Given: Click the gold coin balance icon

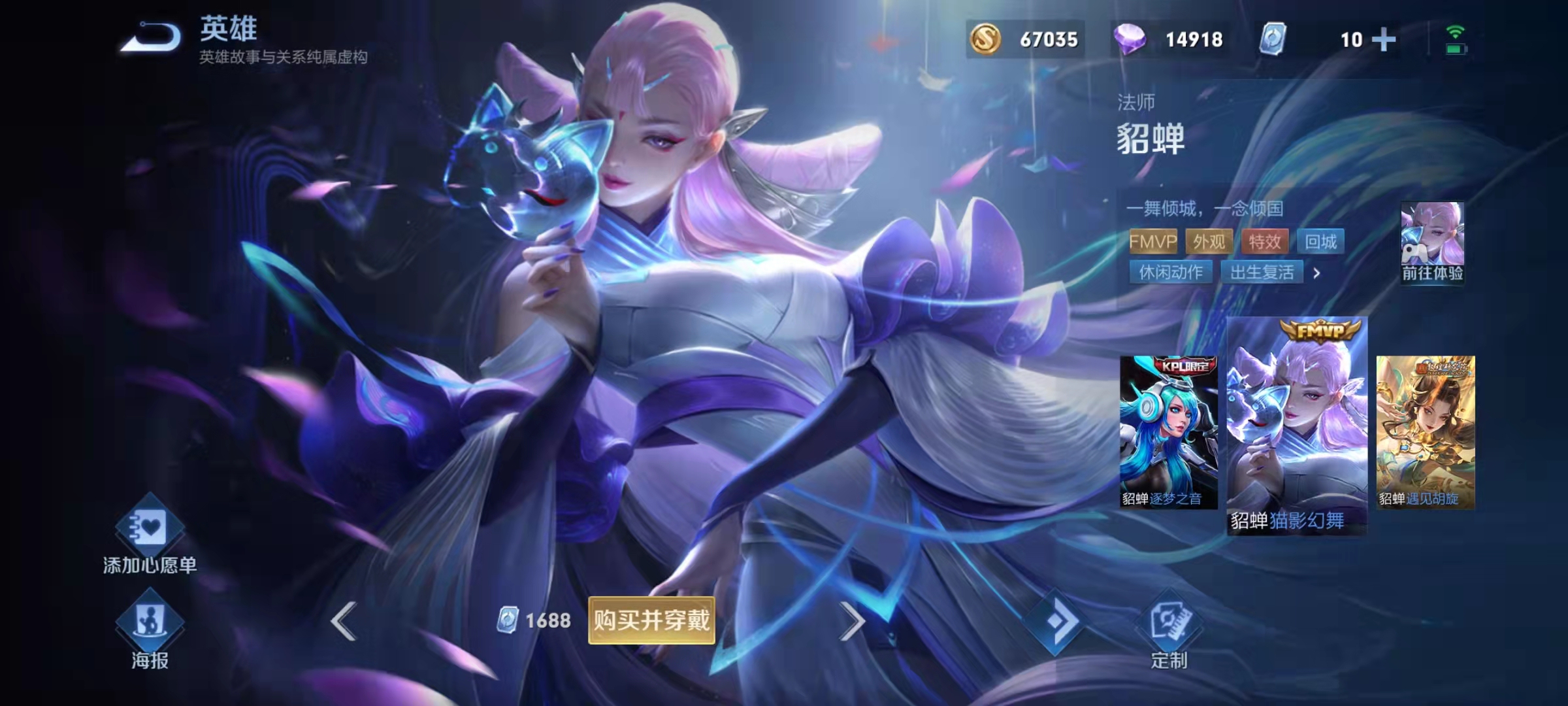Looking at the screenshot, I should point(987,41).
